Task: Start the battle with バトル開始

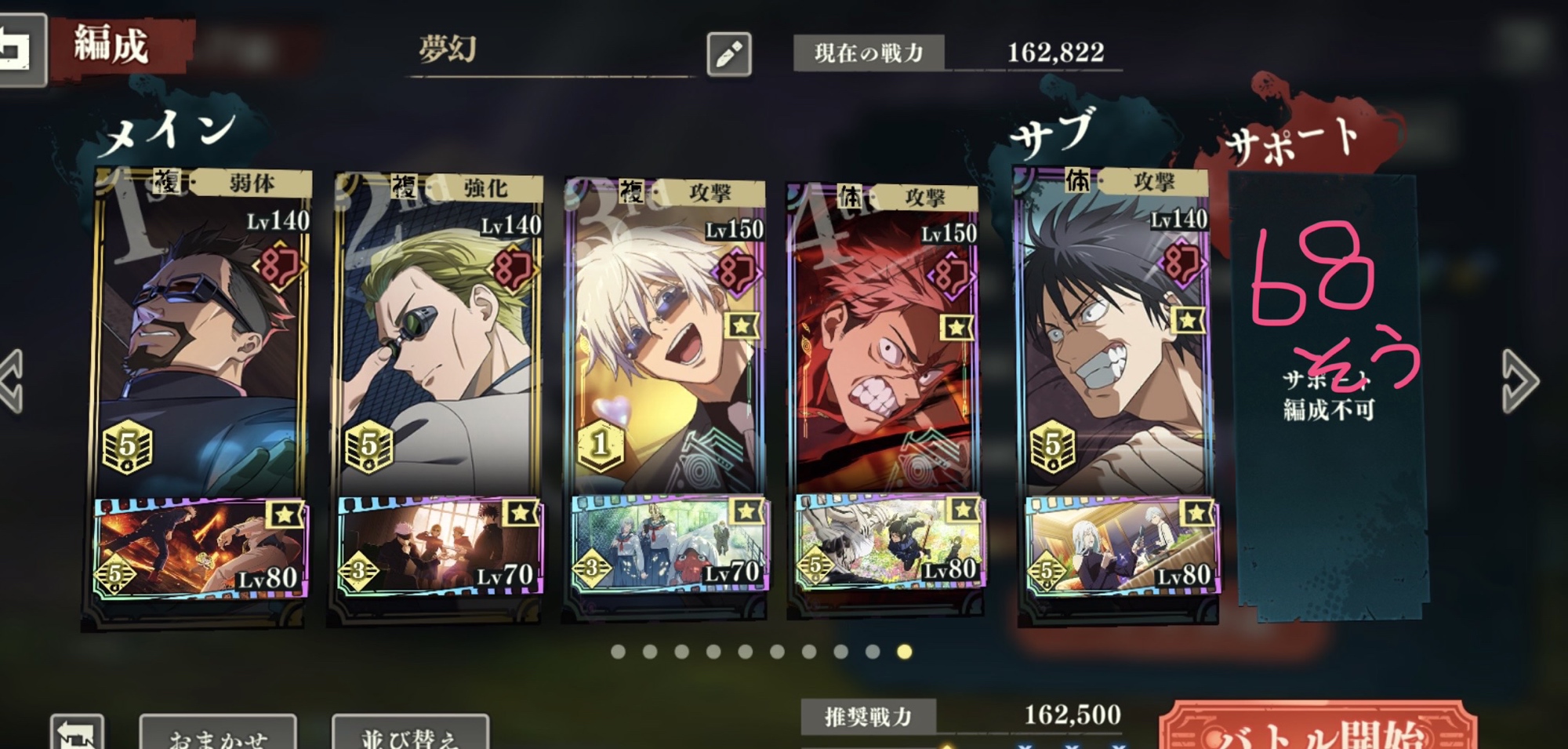Action: click(1317, 729)
